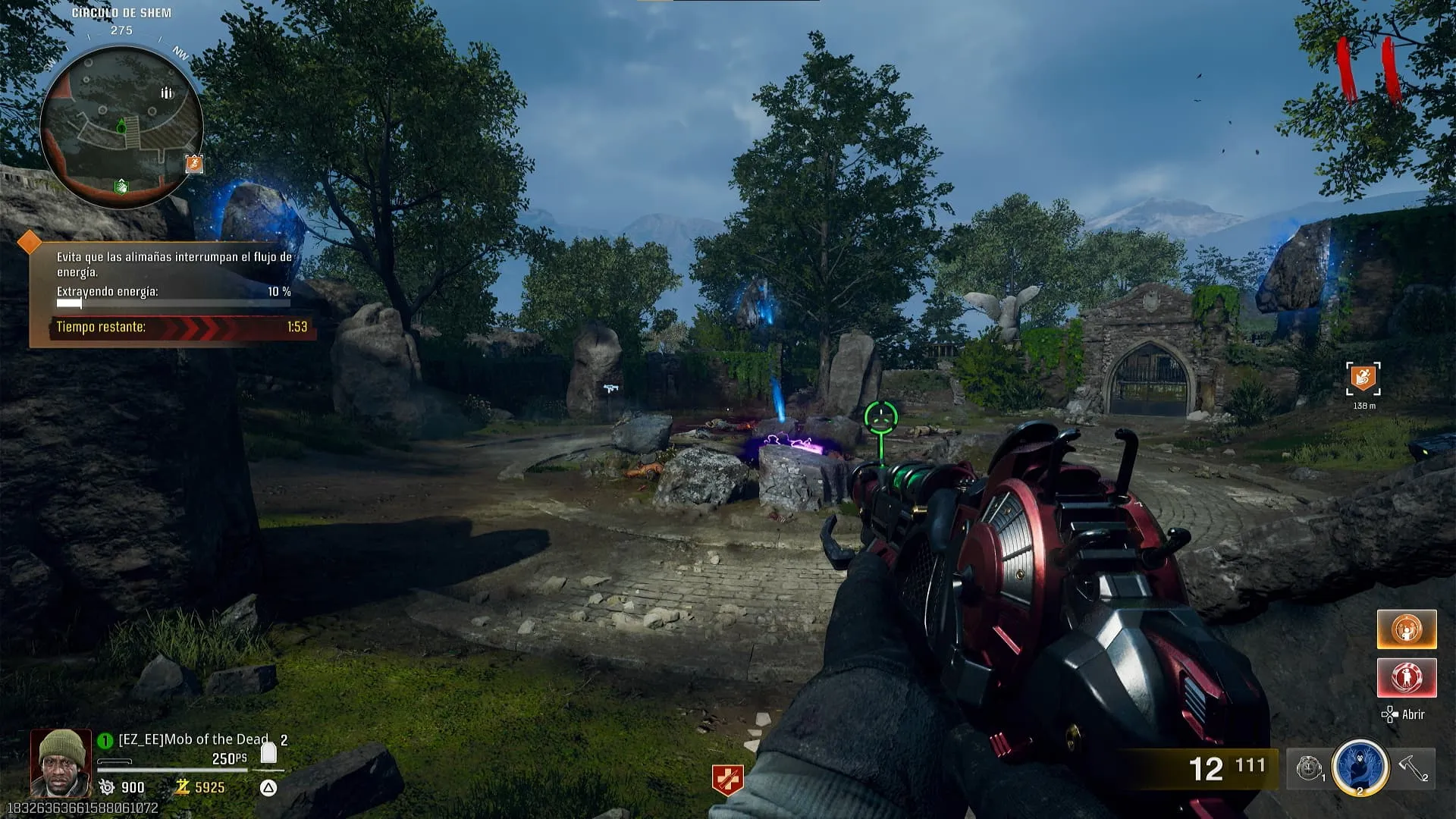Image resolution: width=1456 pixels, height=819 pixels.
Task: Click the armor plate icon
Action: pos(268,753)
